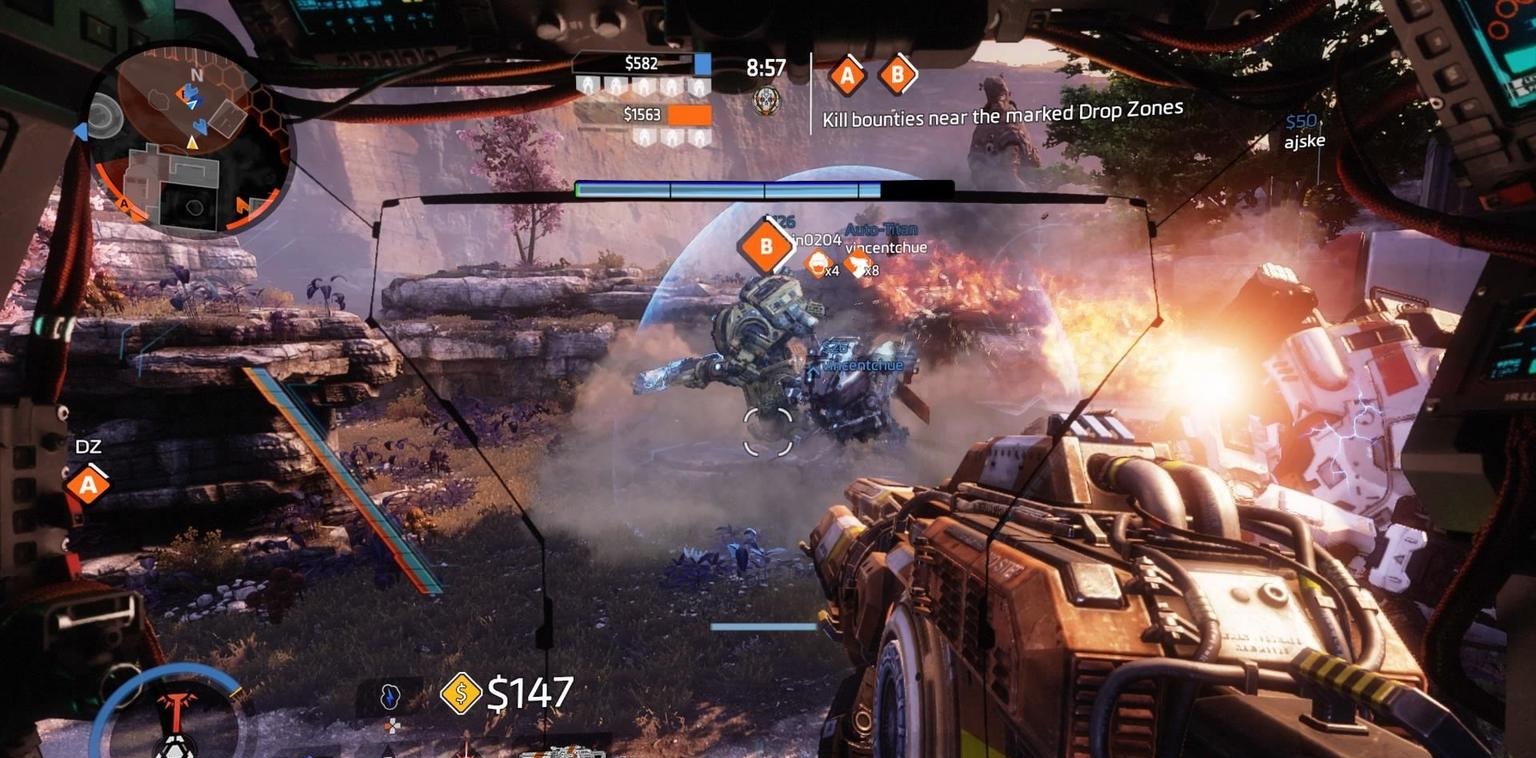Activate the blue electric smoke ability icon

coord(391,697)
